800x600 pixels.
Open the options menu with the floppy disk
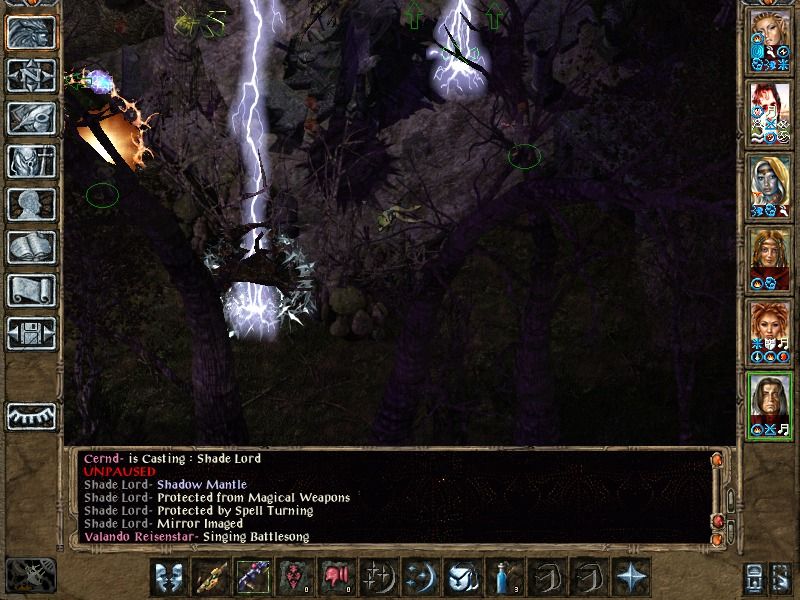coord(31,332)
